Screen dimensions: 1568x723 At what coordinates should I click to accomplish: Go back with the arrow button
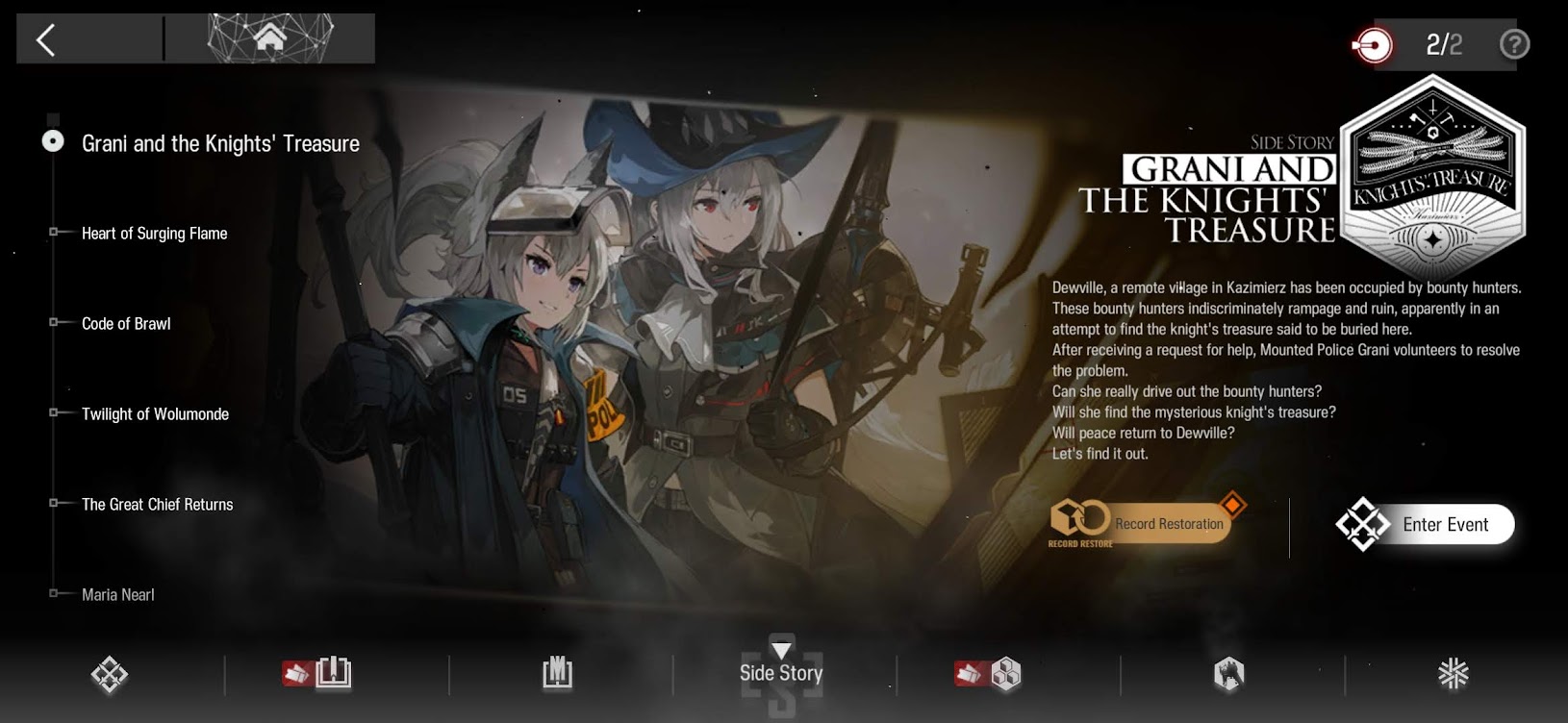(x=45, y=39)
